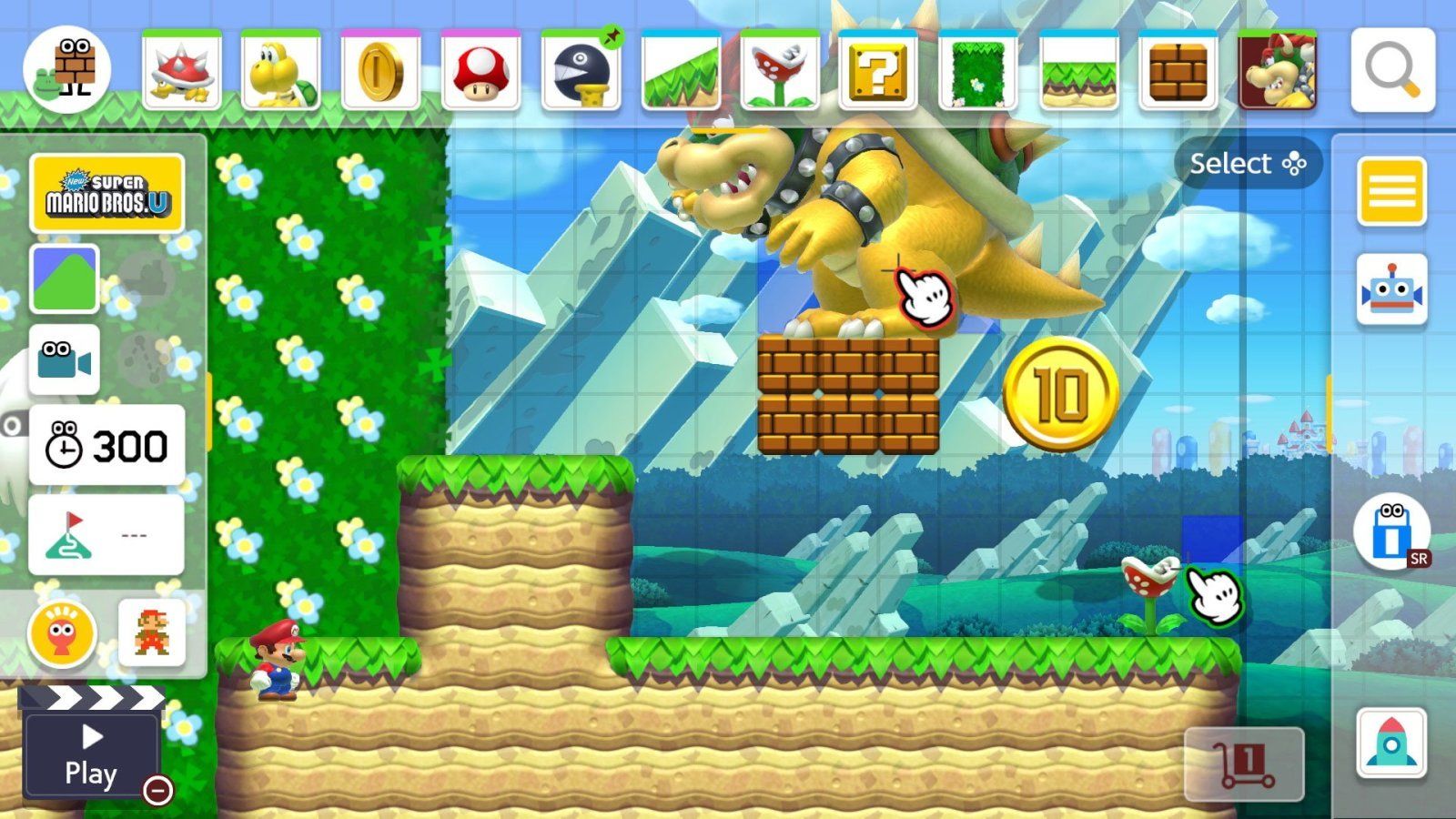This screenshot has height=819, width=1456.
Task: Choose the ? Block part
Action: click(x=880, y=71)
